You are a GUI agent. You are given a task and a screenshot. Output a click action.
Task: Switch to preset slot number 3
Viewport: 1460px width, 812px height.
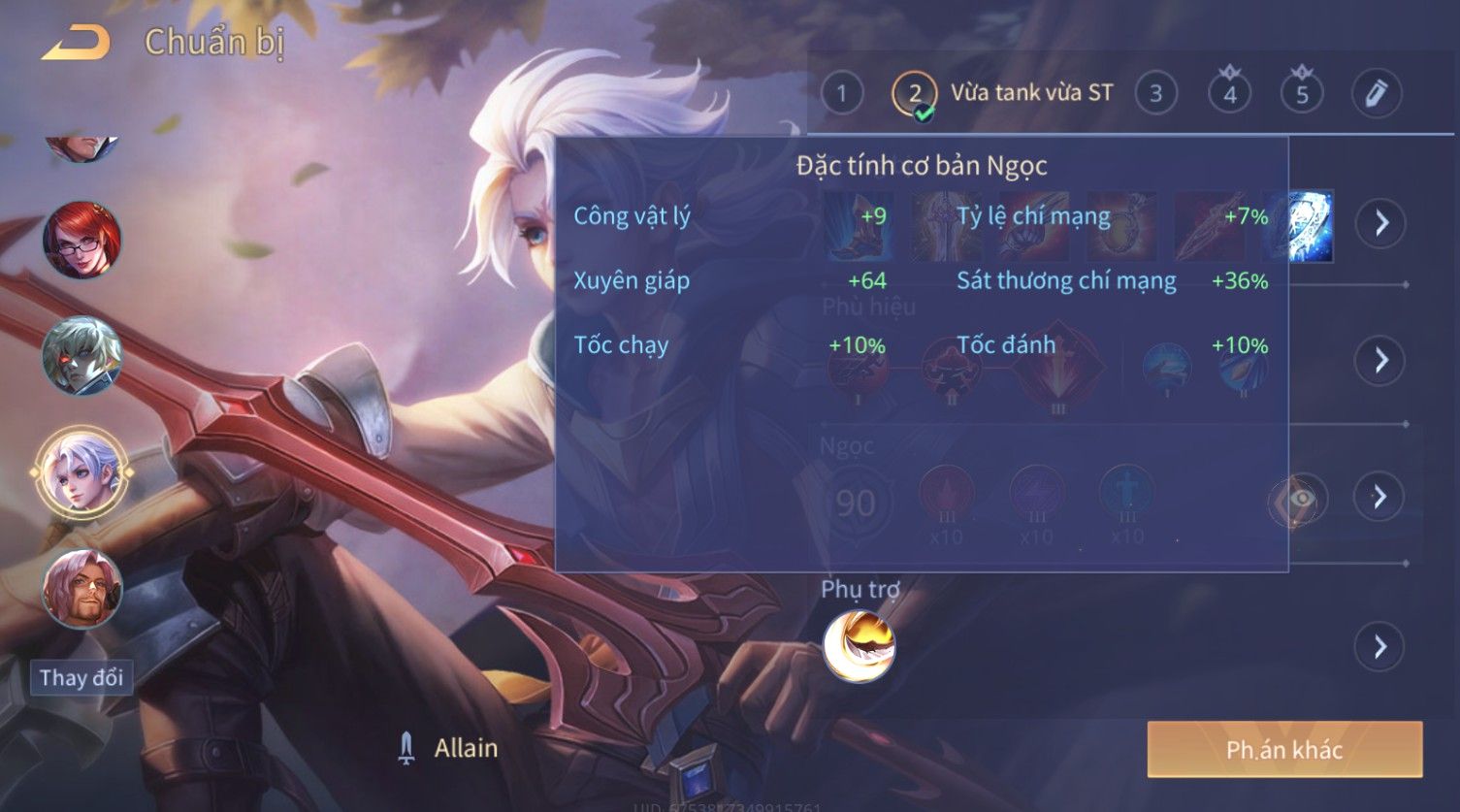[x=1155, y=94]
